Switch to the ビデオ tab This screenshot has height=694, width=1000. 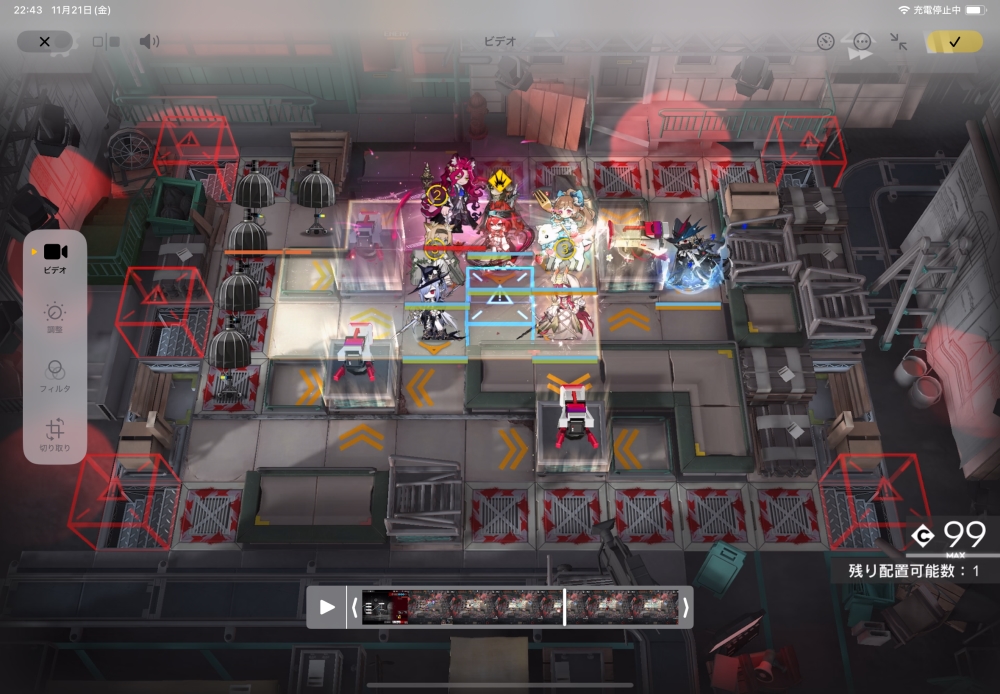55,257
